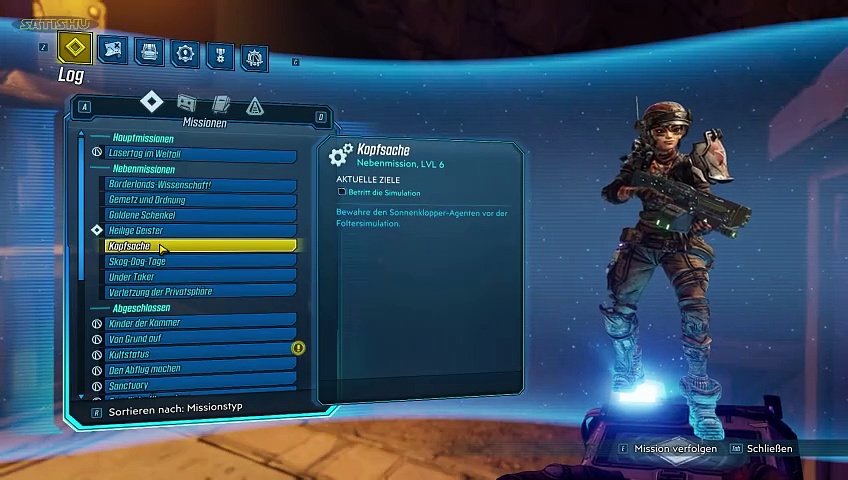Image resolution: width=848 pixels, height=480 pixels.
Task: Switch to the cassette tape log sub-tab
Action: pyautogui.click(x=186, y=102)
